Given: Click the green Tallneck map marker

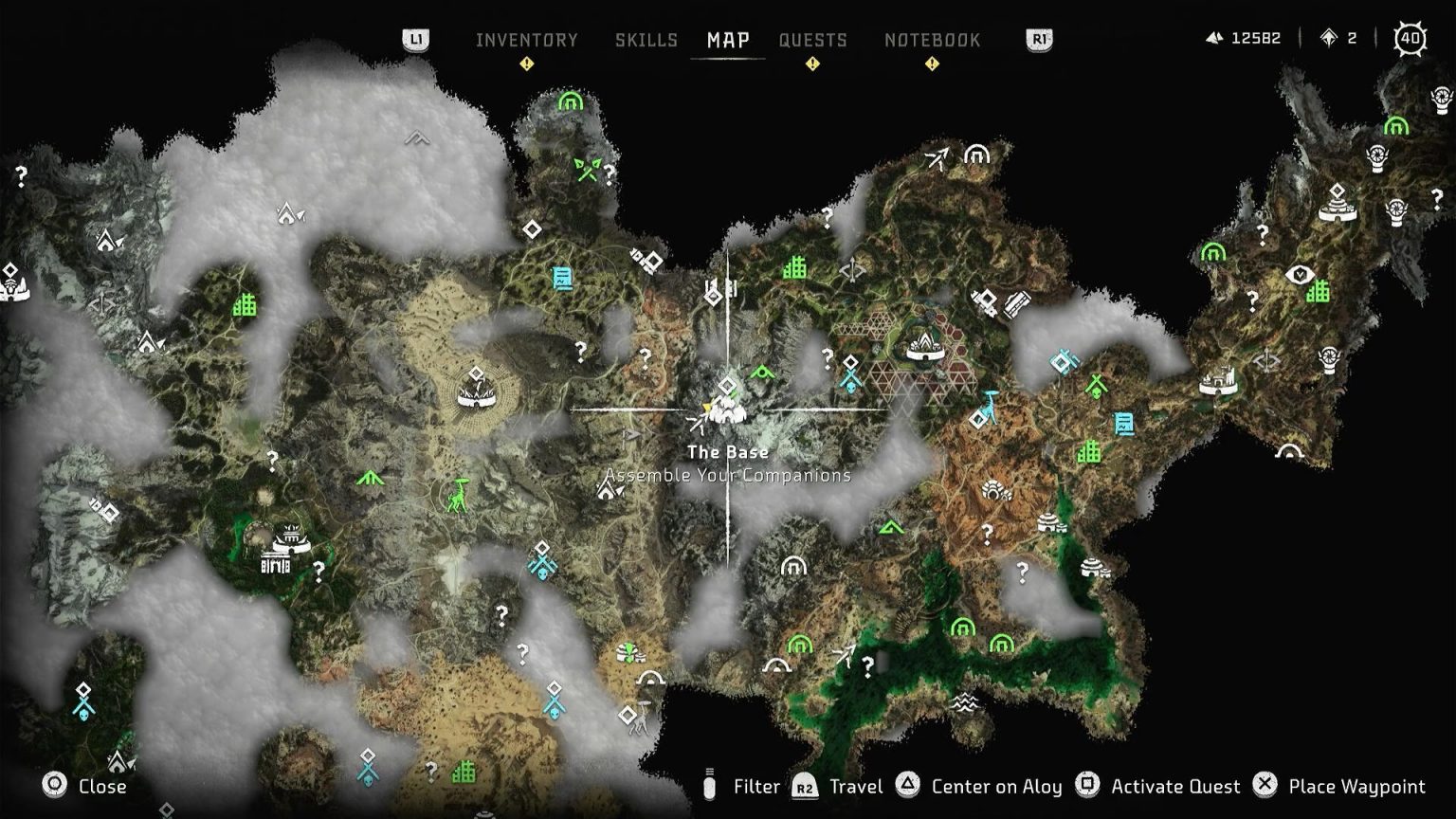Looking at the screenshot, I should click(458, 495).
